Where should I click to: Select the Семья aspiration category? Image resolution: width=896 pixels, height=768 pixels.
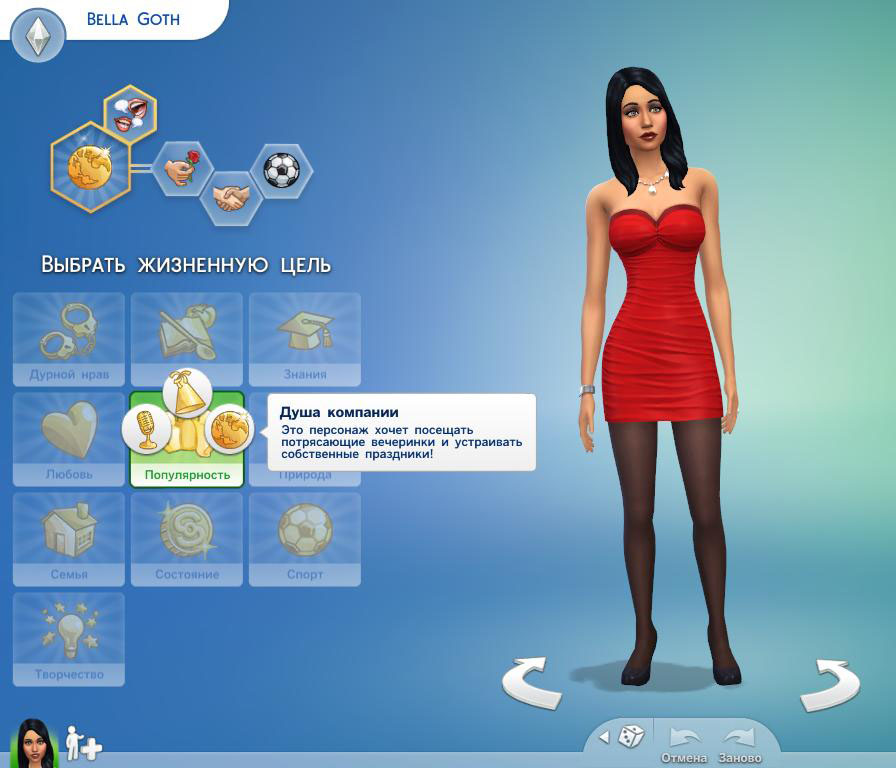tap(69, 539)
